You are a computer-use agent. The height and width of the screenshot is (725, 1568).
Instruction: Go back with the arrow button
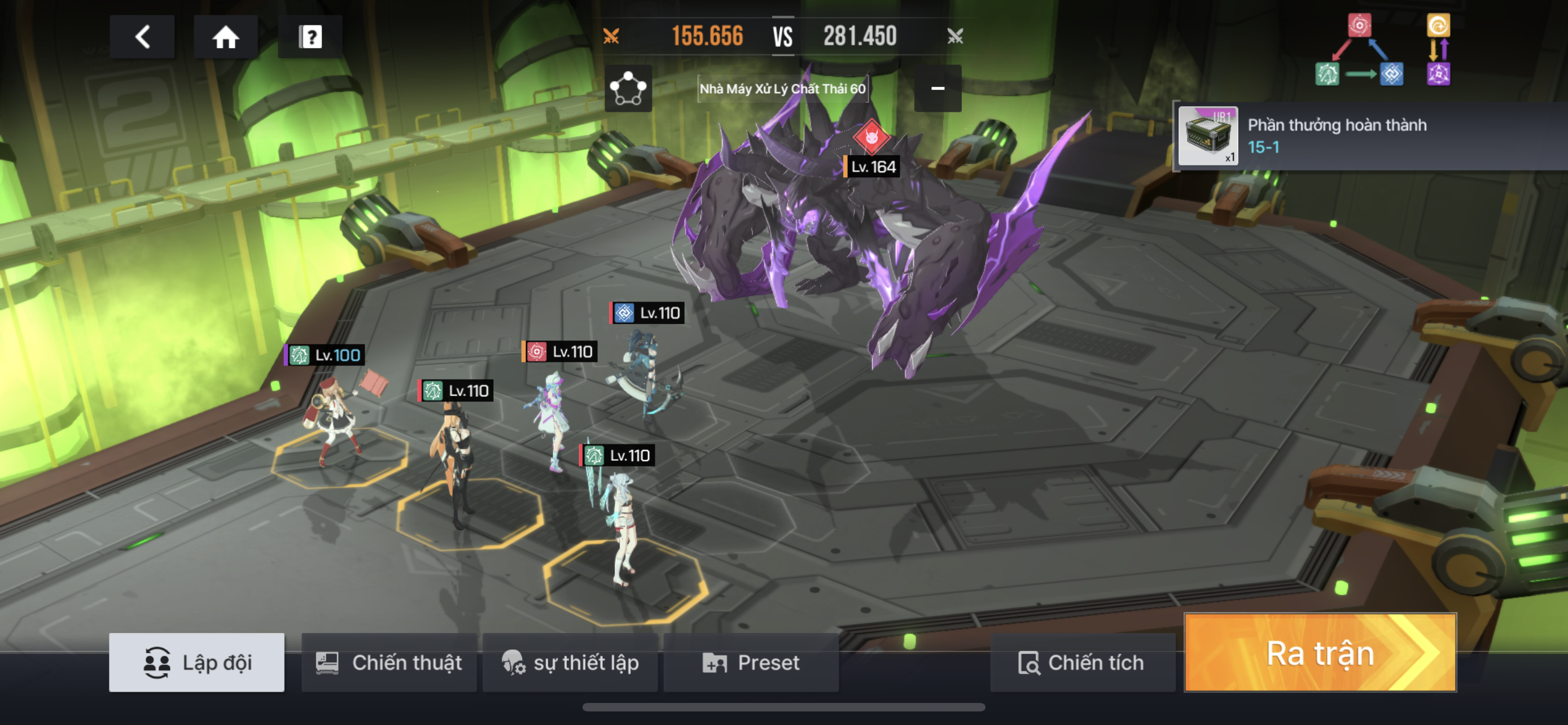(142, 37)
